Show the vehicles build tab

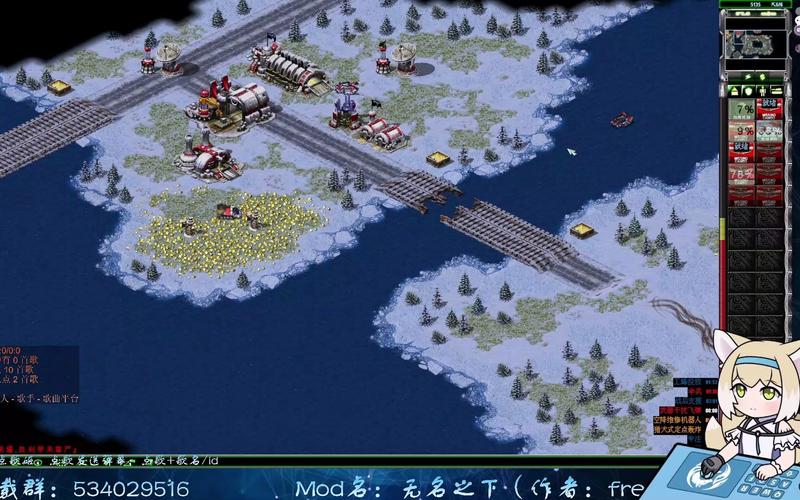tap(778, 91)
